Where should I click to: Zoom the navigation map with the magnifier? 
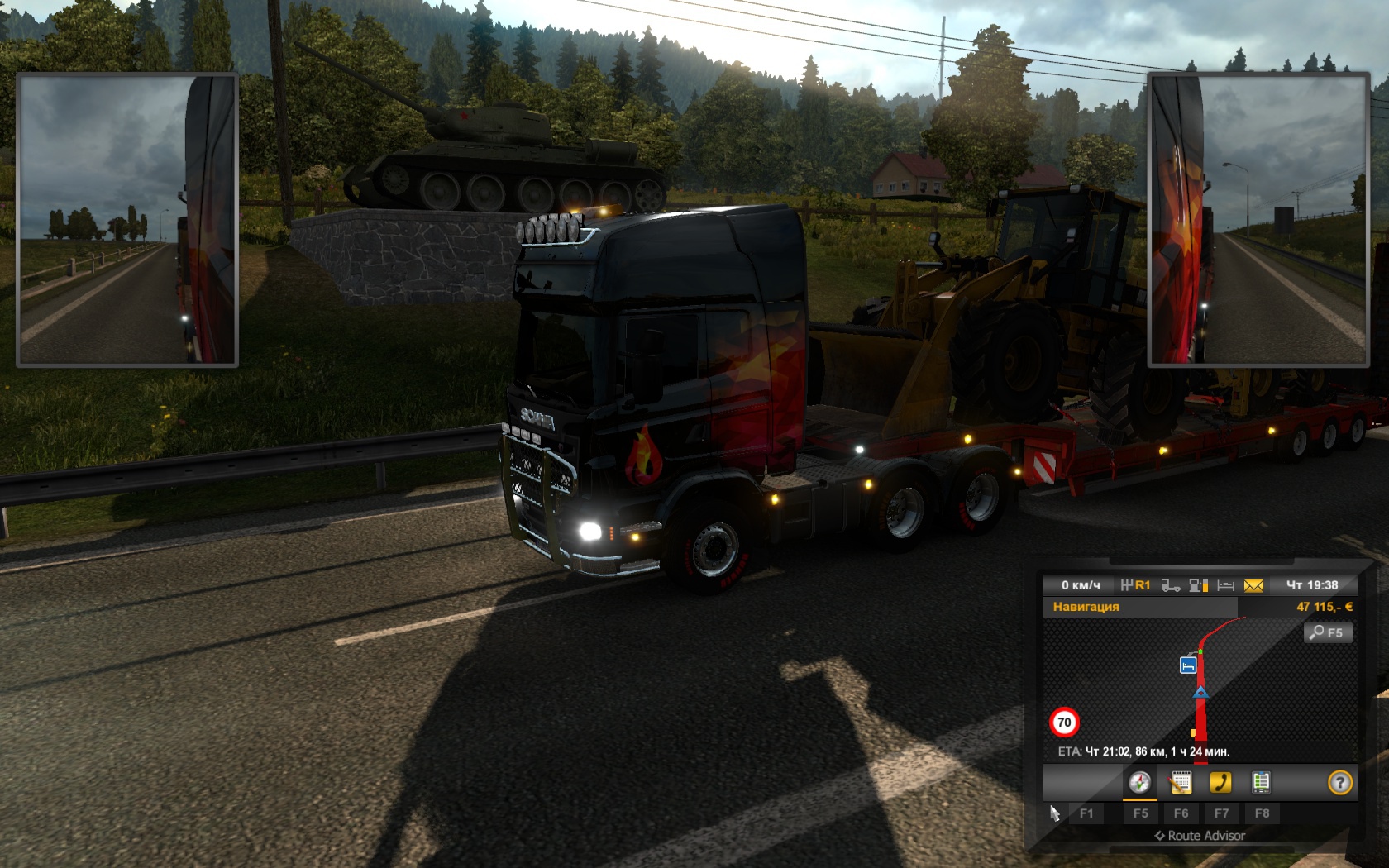pyautogui.click(x=1328, y=632)
